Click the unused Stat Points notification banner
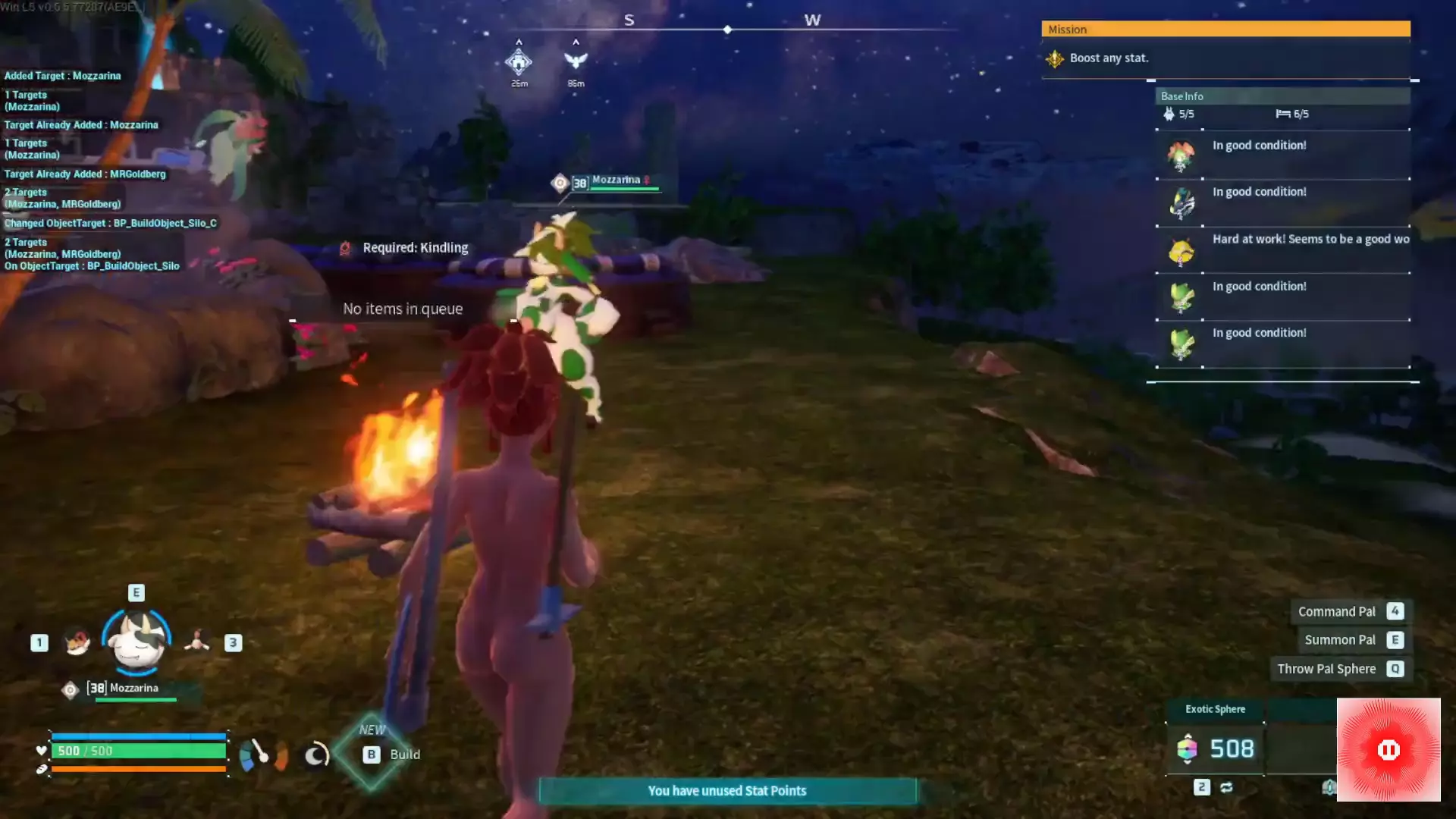The image size is (1456, 819). 726,790
